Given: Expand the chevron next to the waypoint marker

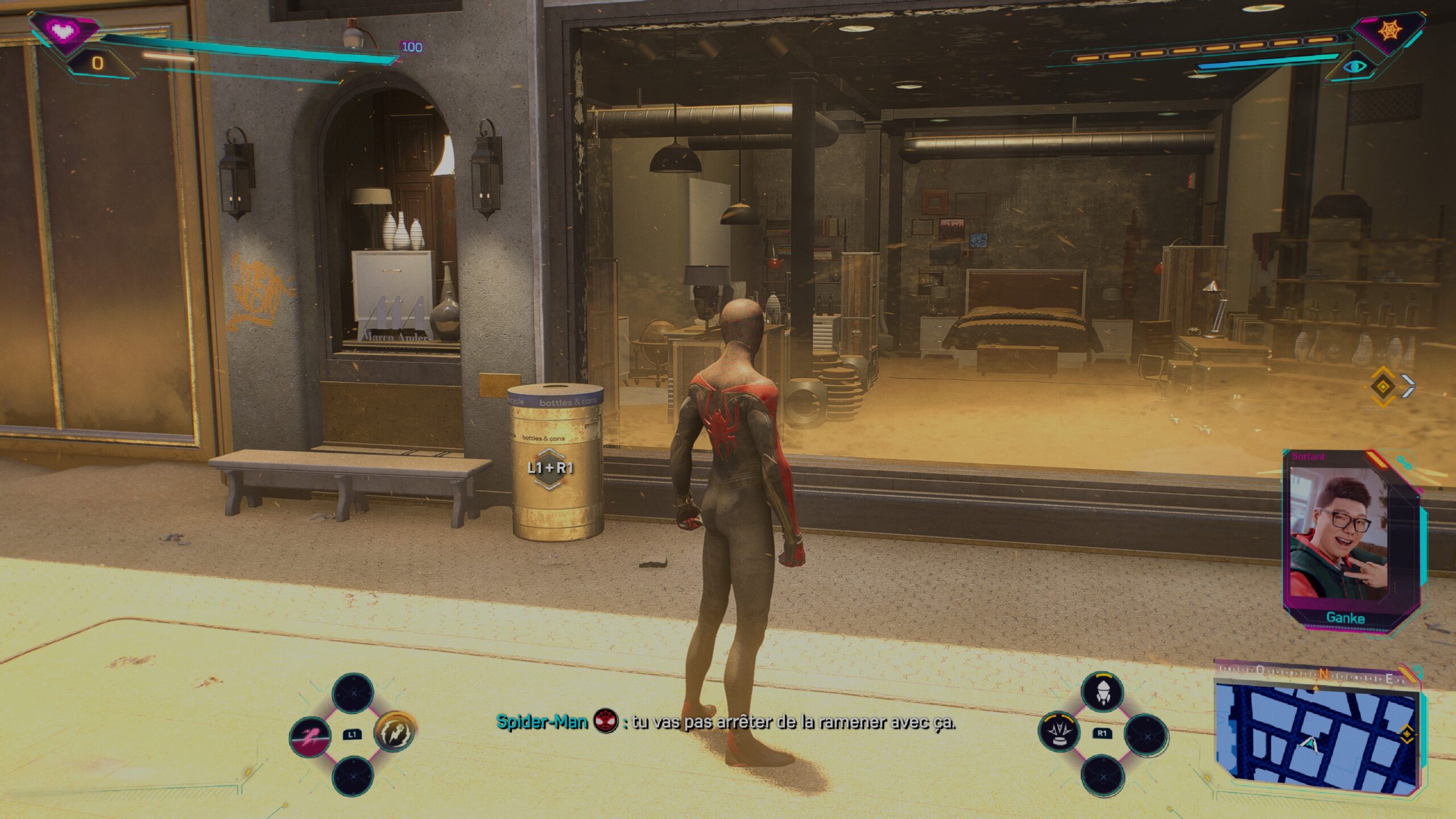Looking at the screenshot, I should point(1409,386).
